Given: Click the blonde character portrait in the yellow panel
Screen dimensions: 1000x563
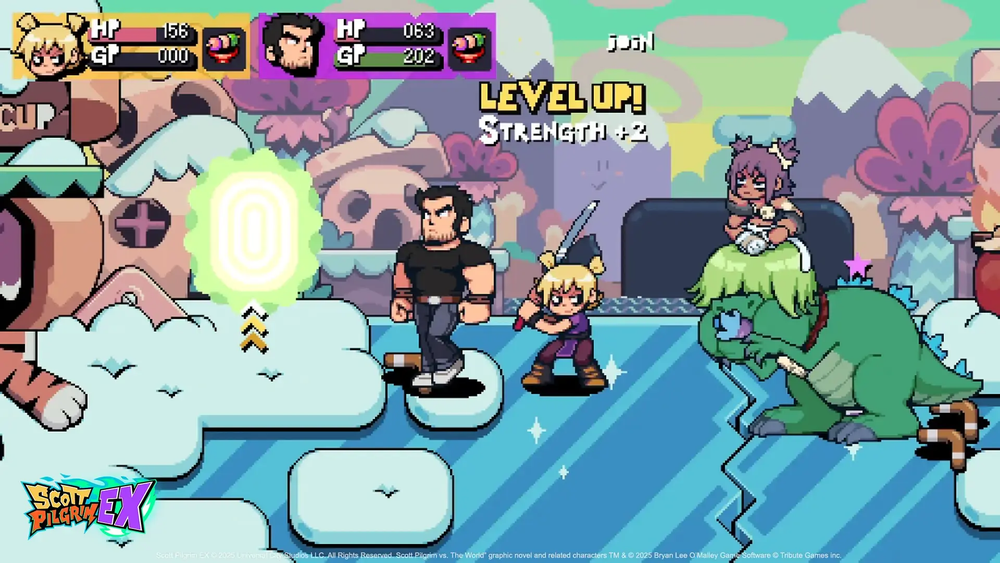Looking at the screenshot, I should [x=50, y=47].
